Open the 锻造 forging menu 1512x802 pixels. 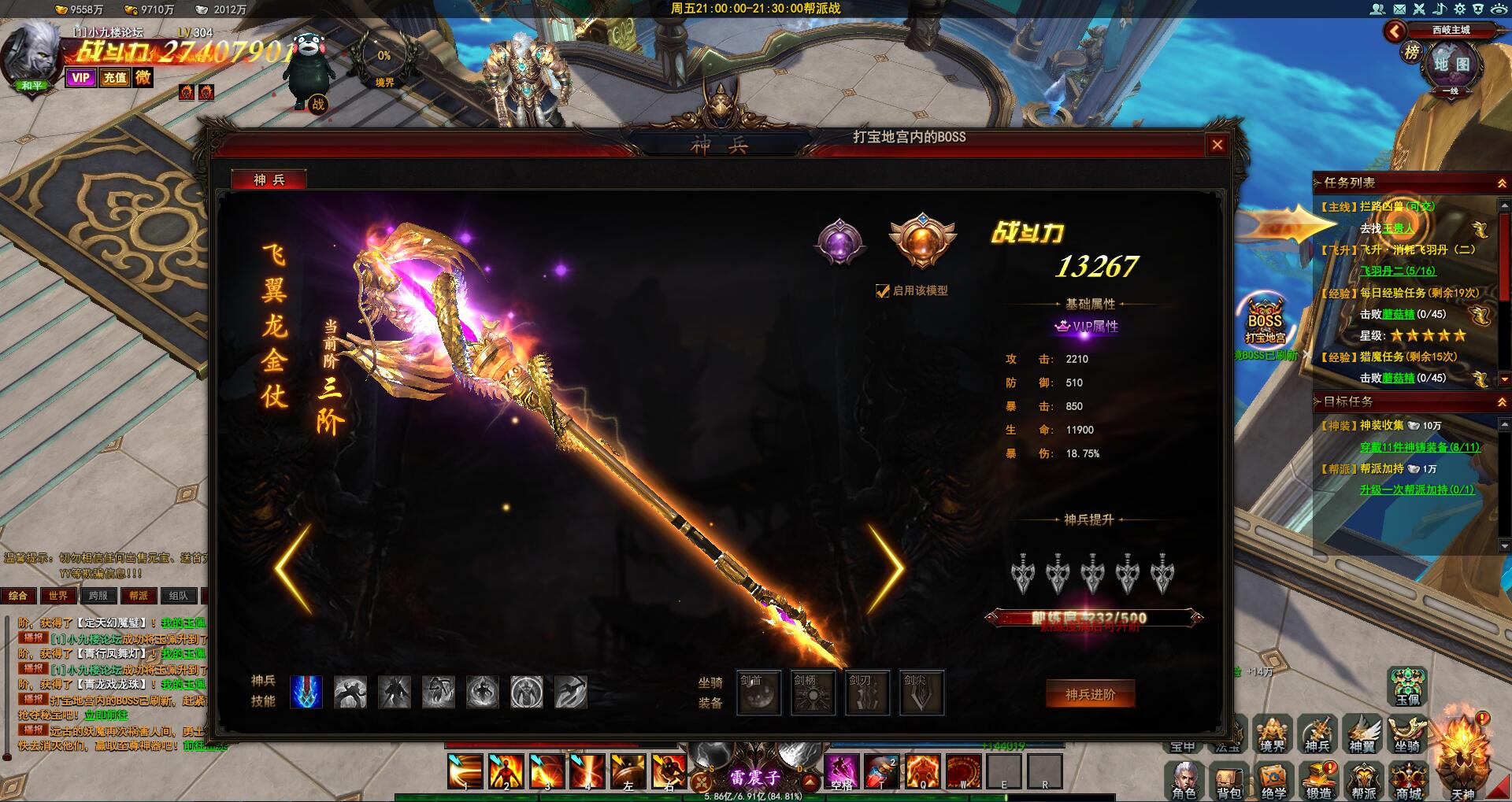tap(1319, 779)
